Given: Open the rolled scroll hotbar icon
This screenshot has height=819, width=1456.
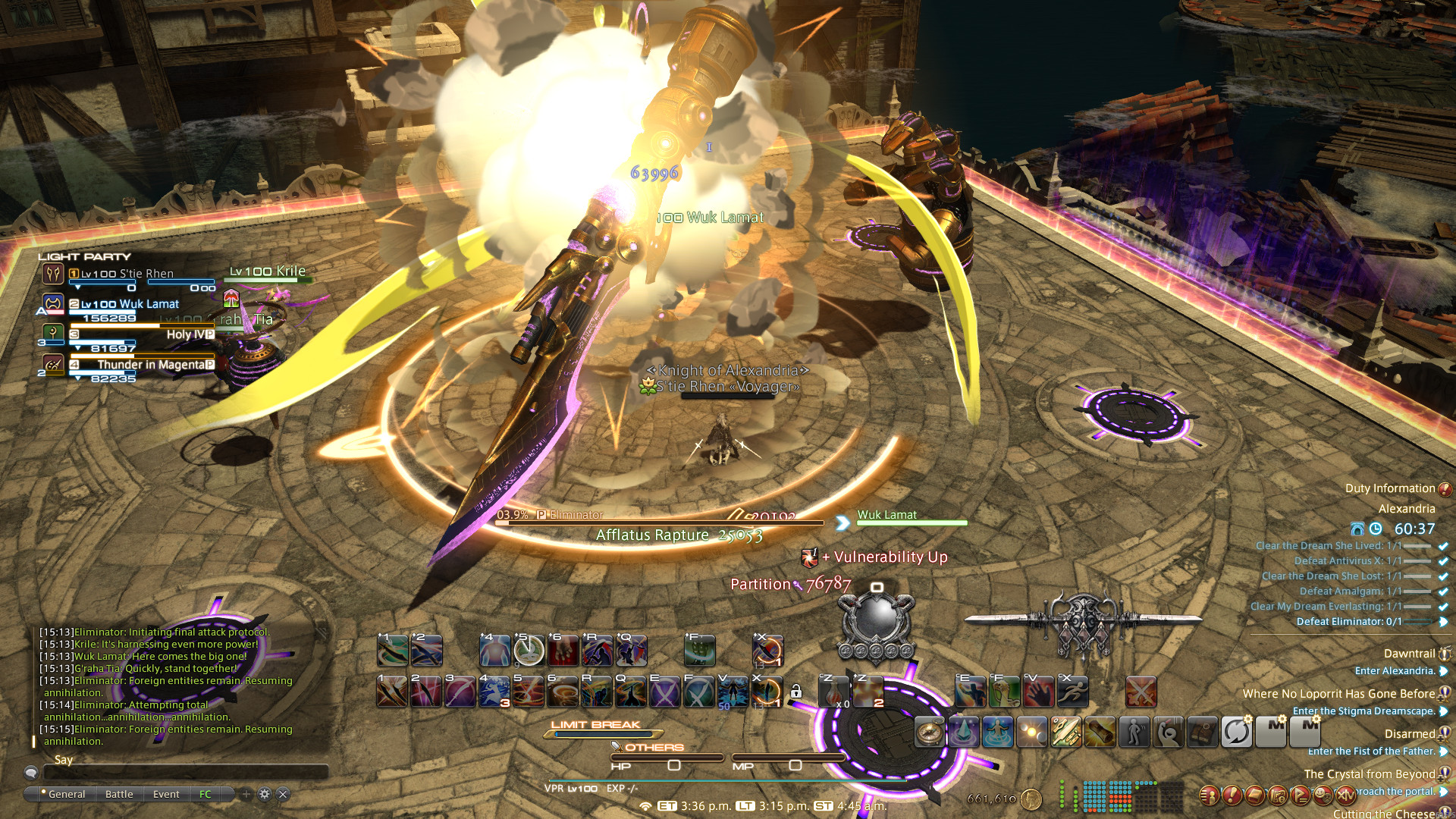Looking at the screenshot, I should tap(1100, 733).
